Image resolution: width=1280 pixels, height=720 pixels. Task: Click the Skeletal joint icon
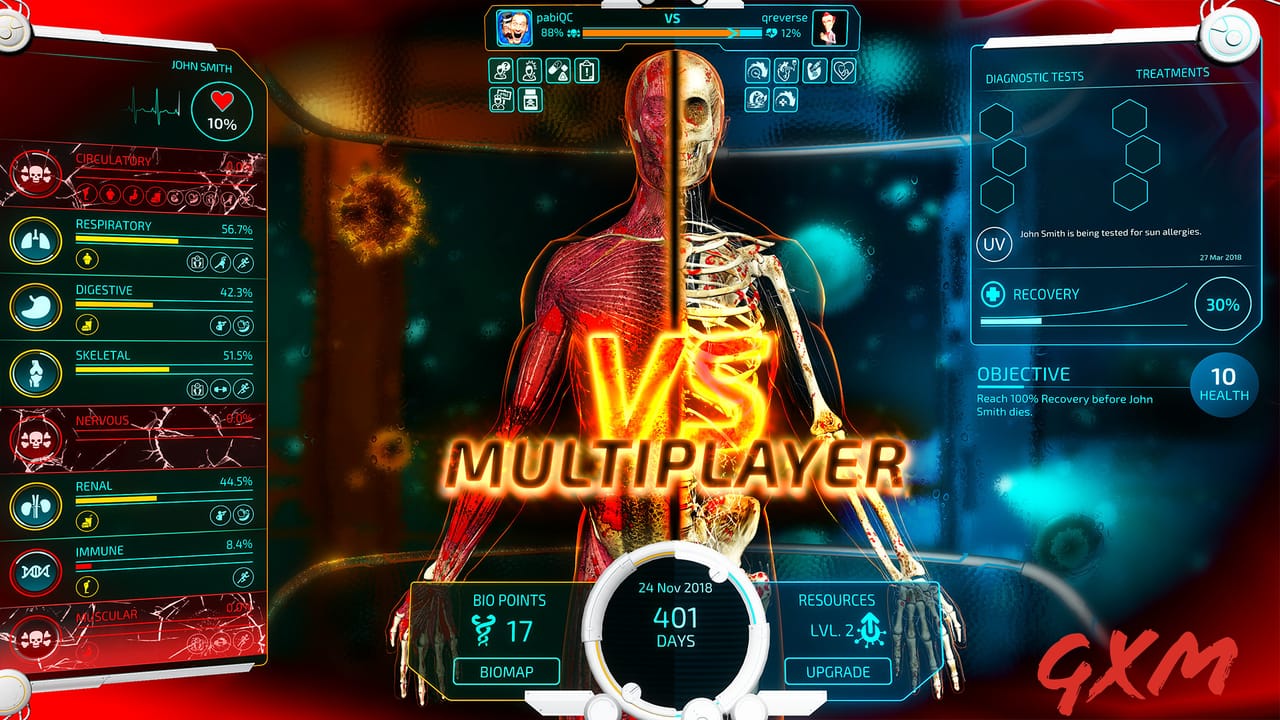tap(35, 373)
